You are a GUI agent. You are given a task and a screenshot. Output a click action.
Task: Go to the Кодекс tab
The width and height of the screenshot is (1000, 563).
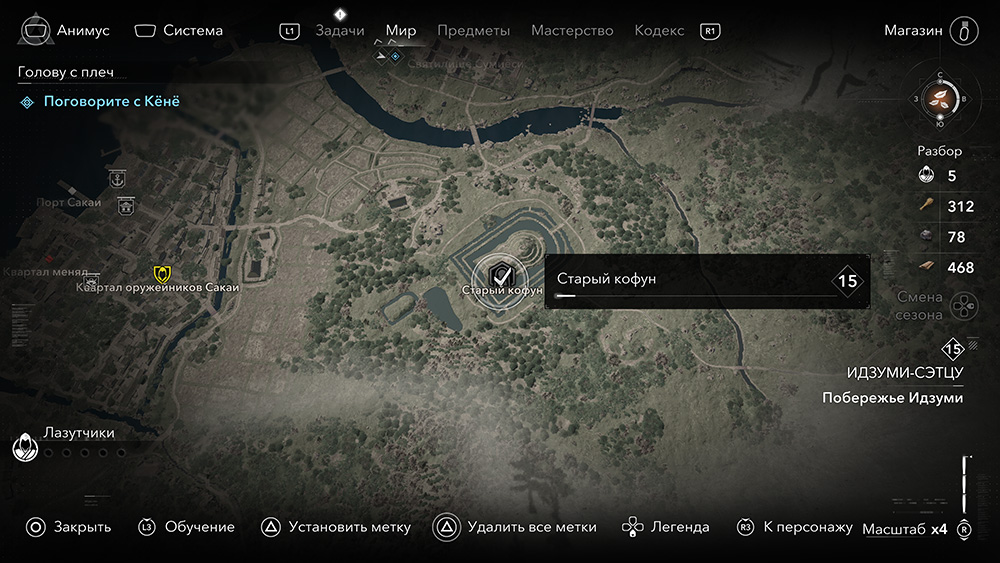659,31
